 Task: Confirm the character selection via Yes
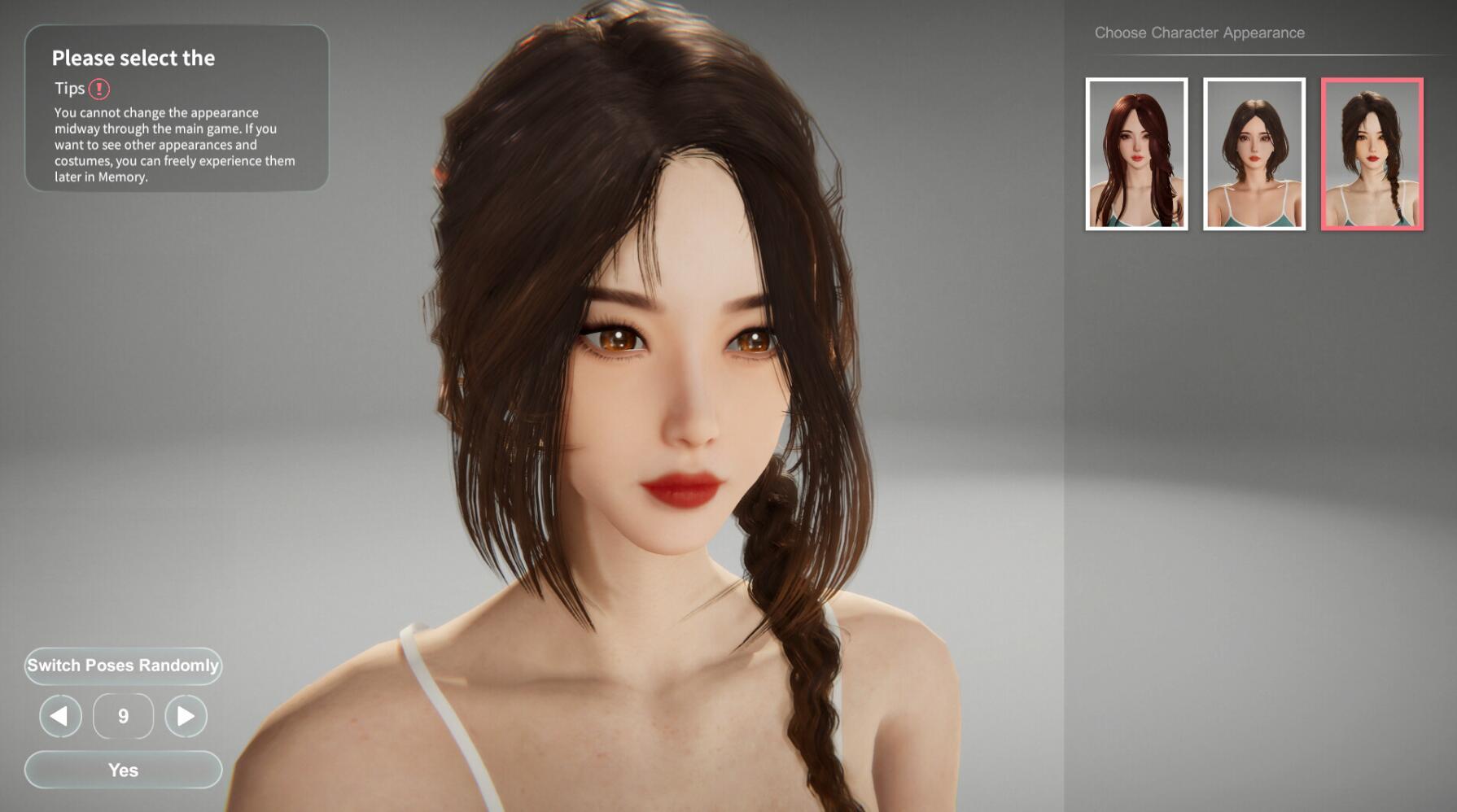(122, 770)
